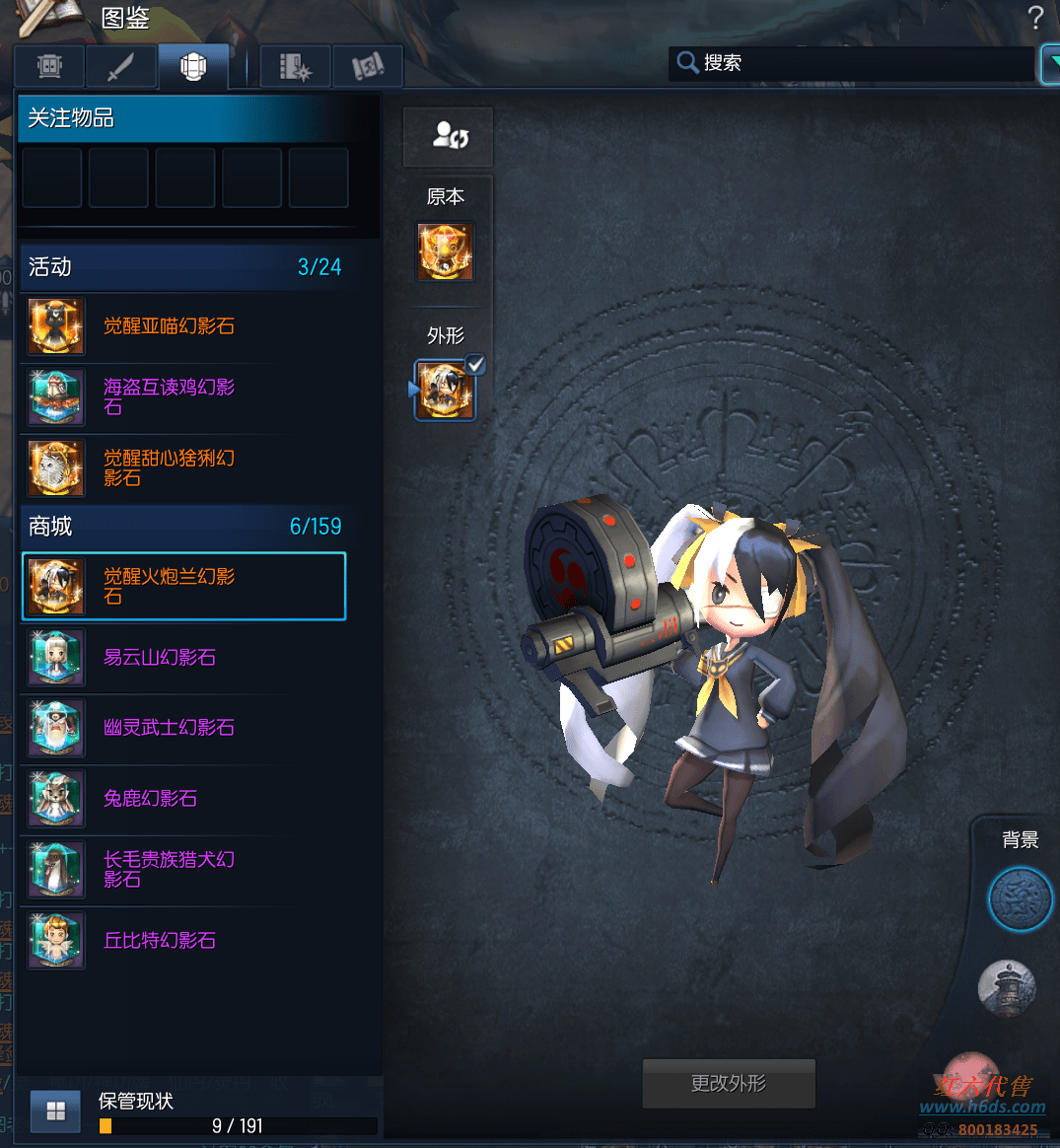Click the character swap icon button
This screenshot has width=1060, height=1148.
[449, 136]
